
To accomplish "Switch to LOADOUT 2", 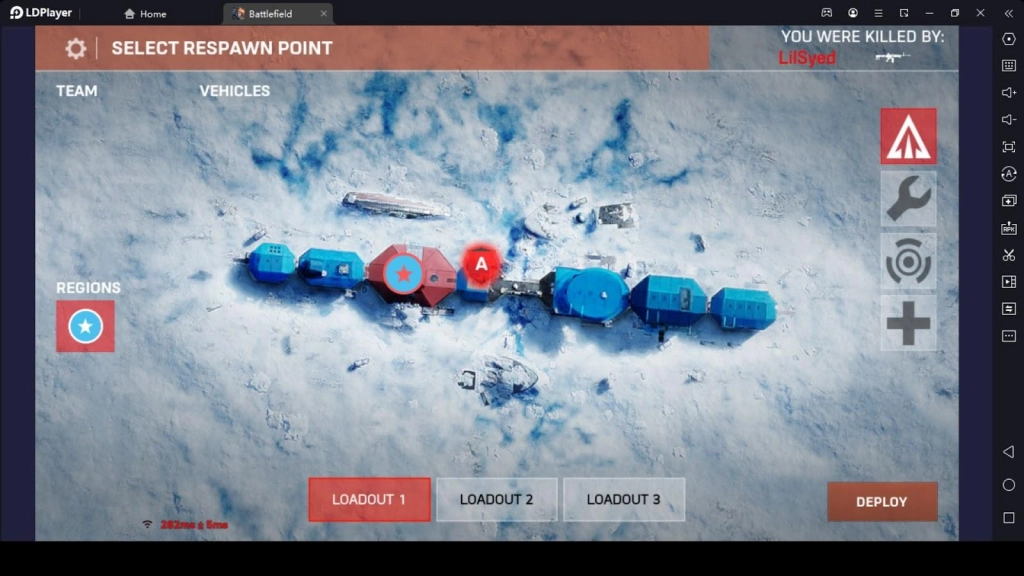I will (x=496, y=499).
